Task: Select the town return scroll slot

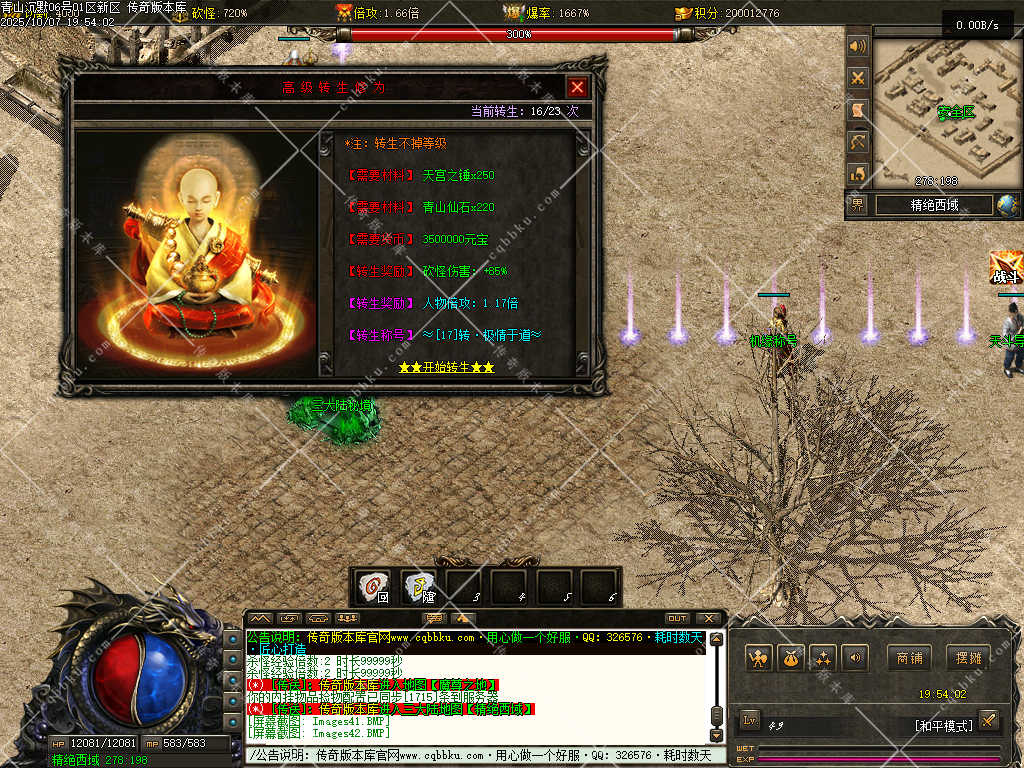Action: pyautogui.click(x=376, y=586)
